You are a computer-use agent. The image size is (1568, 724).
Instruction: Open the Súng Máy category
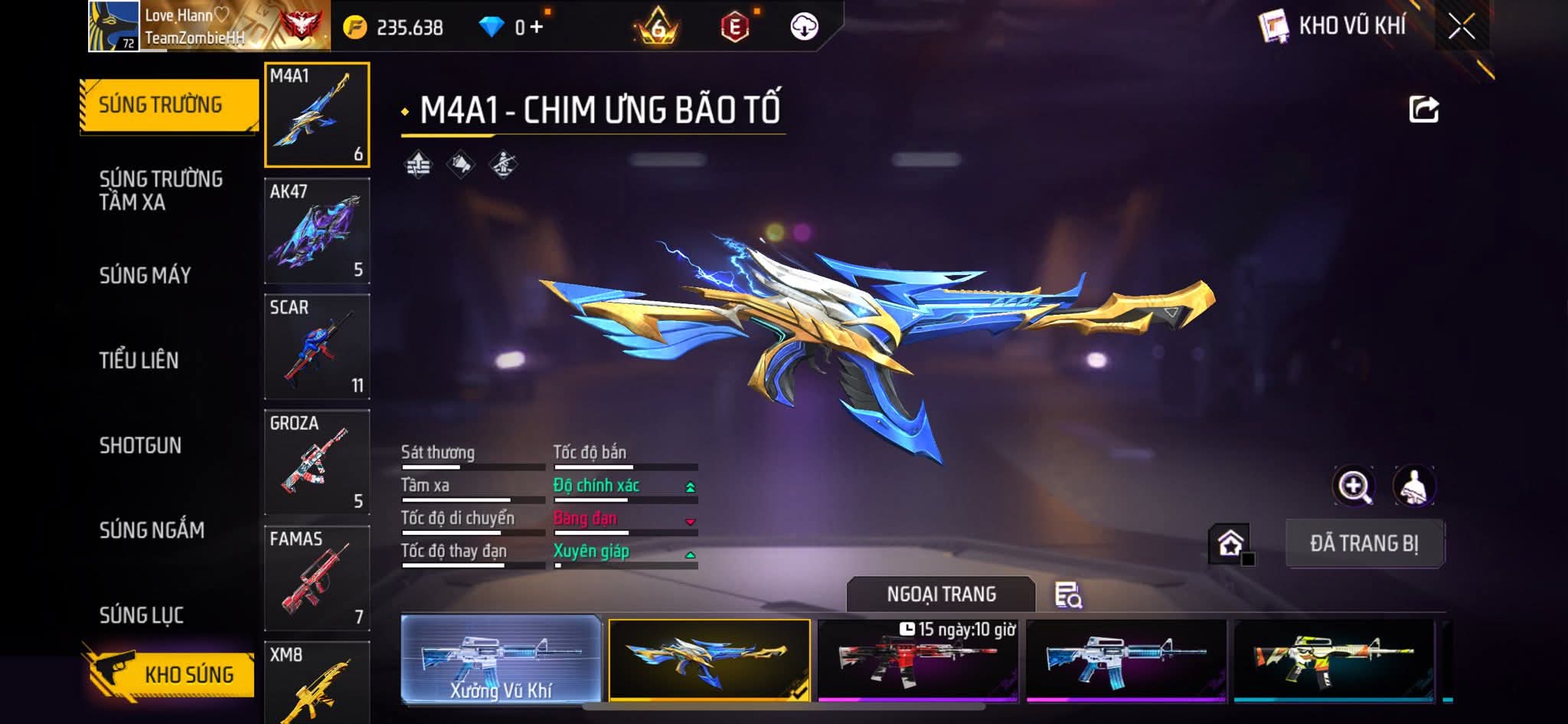pos(145,275)
